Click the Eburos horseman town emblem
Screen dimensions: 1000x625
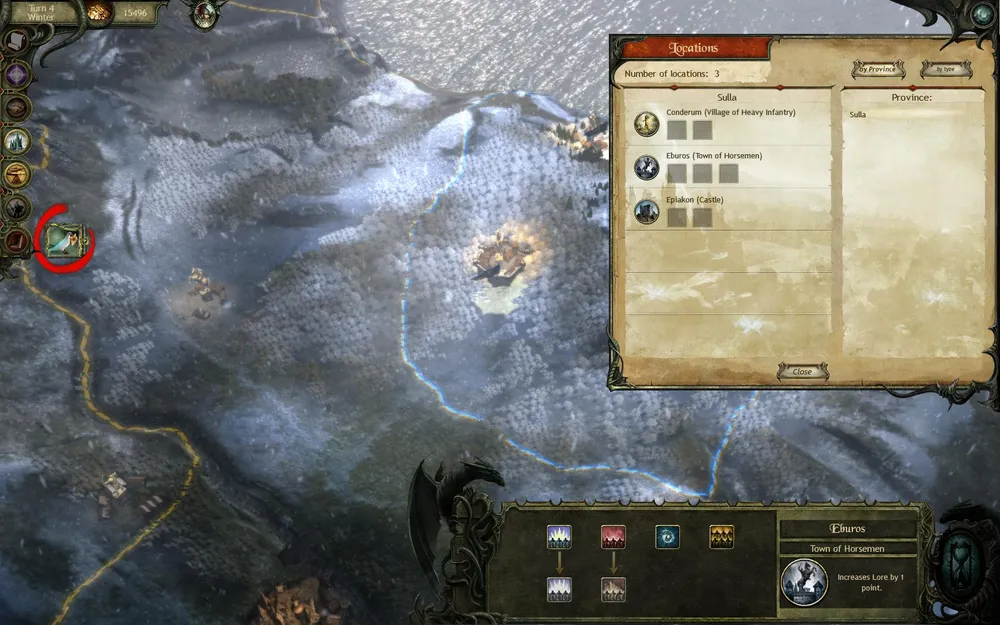[805, 582]
